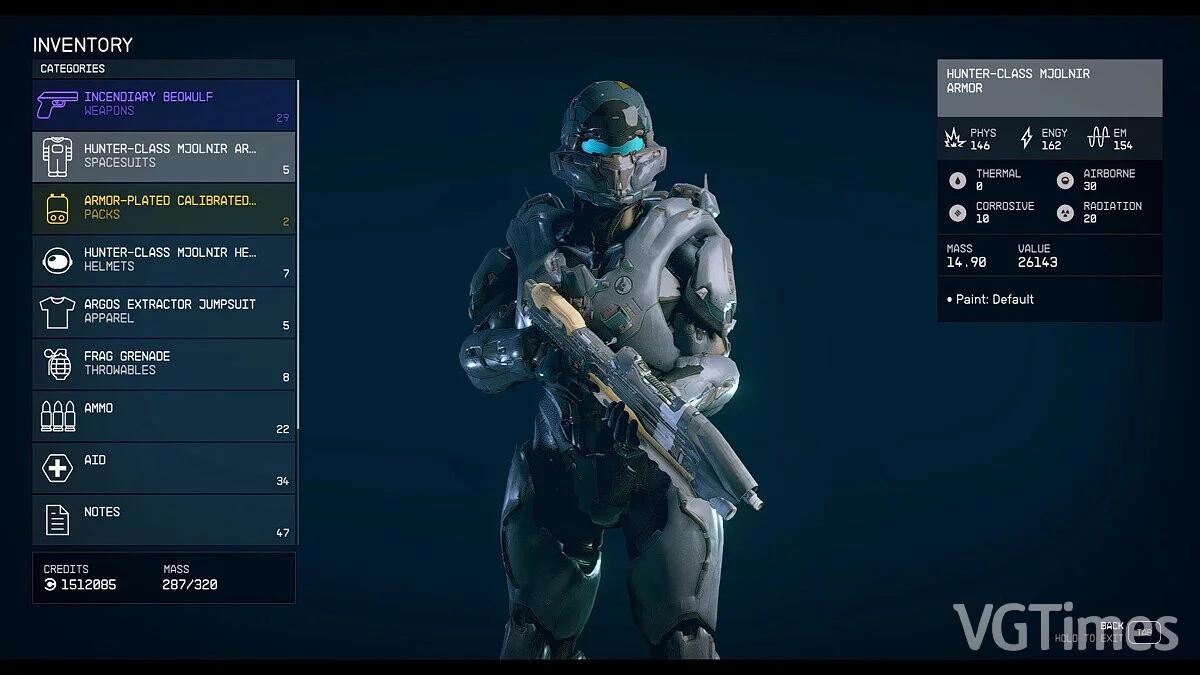This screenshot has height=675, width=1200.
Task: Select the Spacesuits category row
Action: tap(164, 156)
